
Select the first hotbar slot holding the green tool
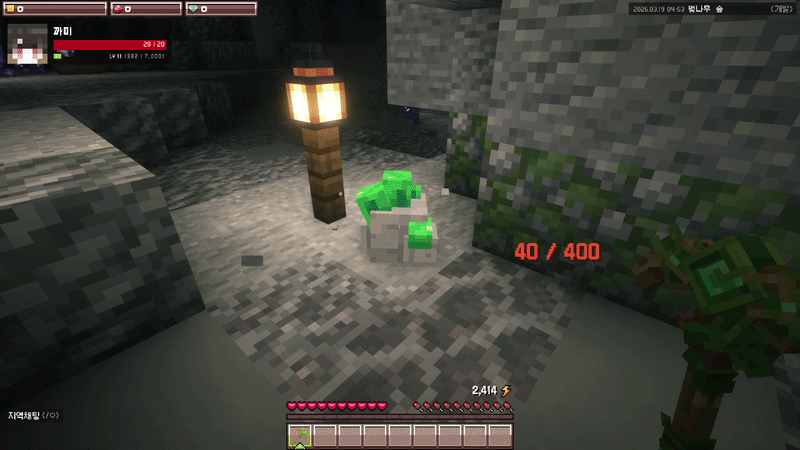pyautogui.click(x=300, y=435)
